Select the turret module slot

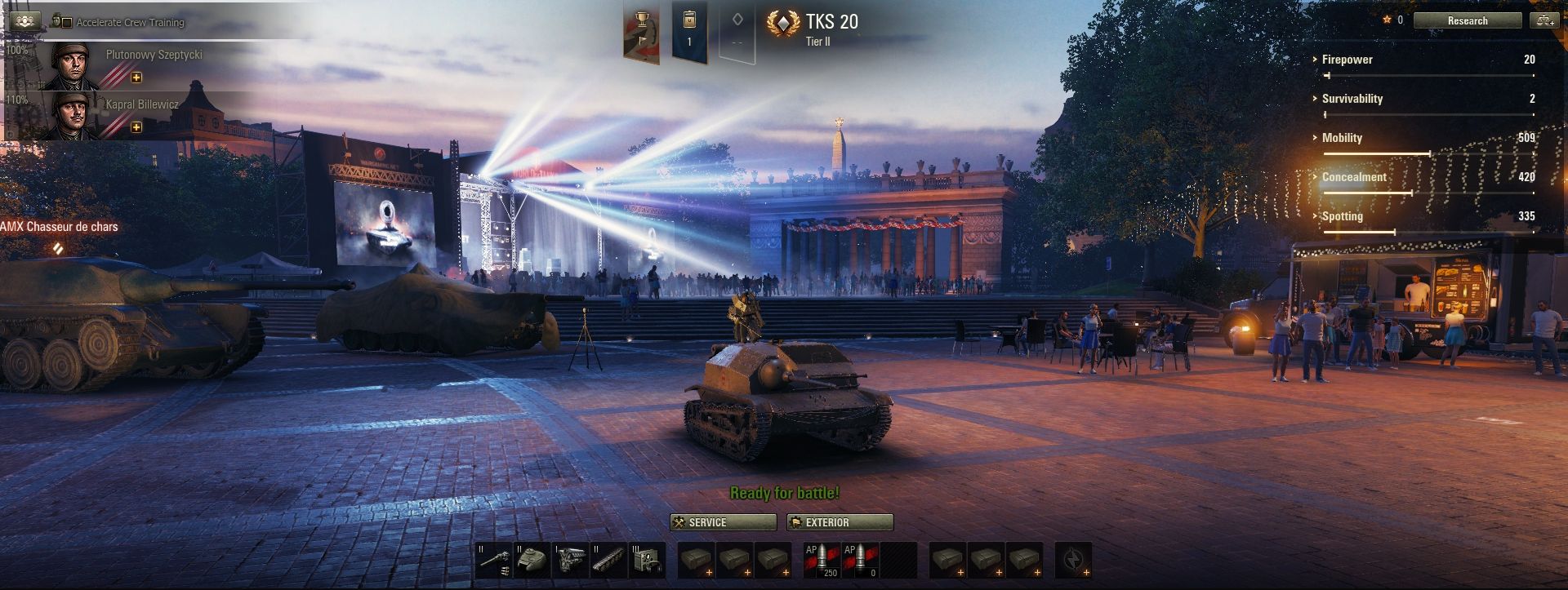click(x=532, y=560)
